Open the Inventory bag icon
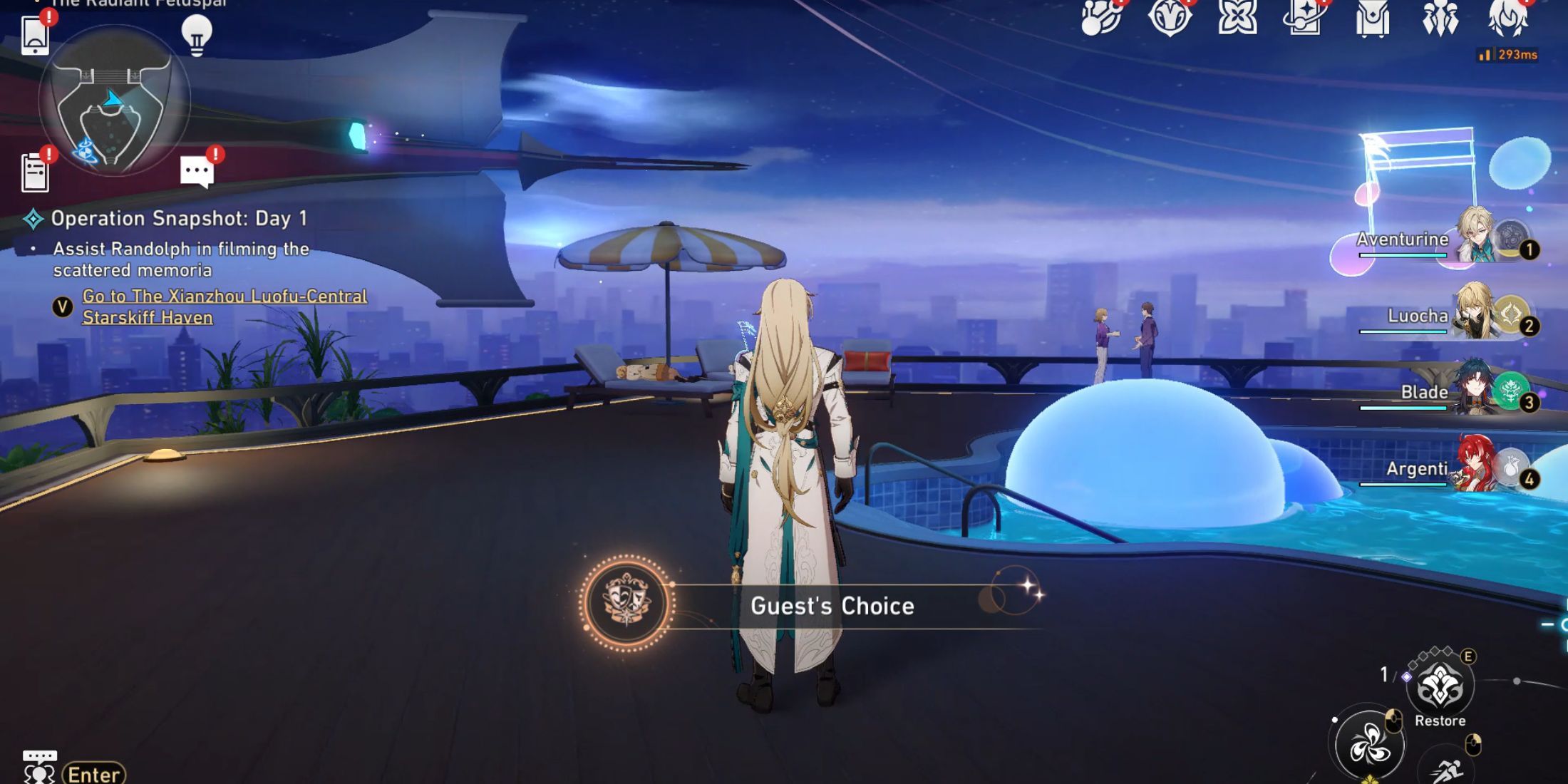 tap(1373, 18)
